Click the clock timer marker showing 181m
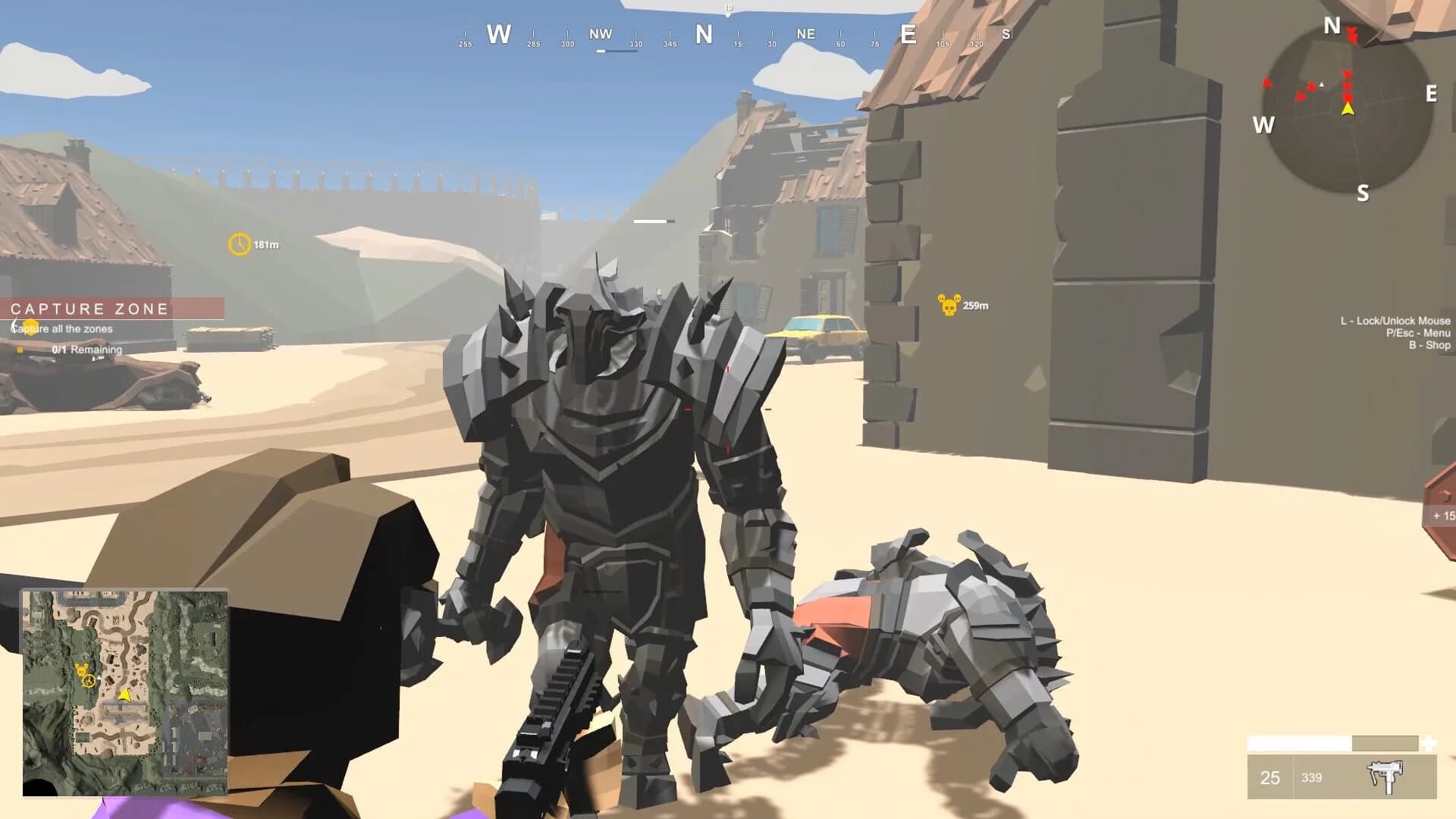 [239, 244]
